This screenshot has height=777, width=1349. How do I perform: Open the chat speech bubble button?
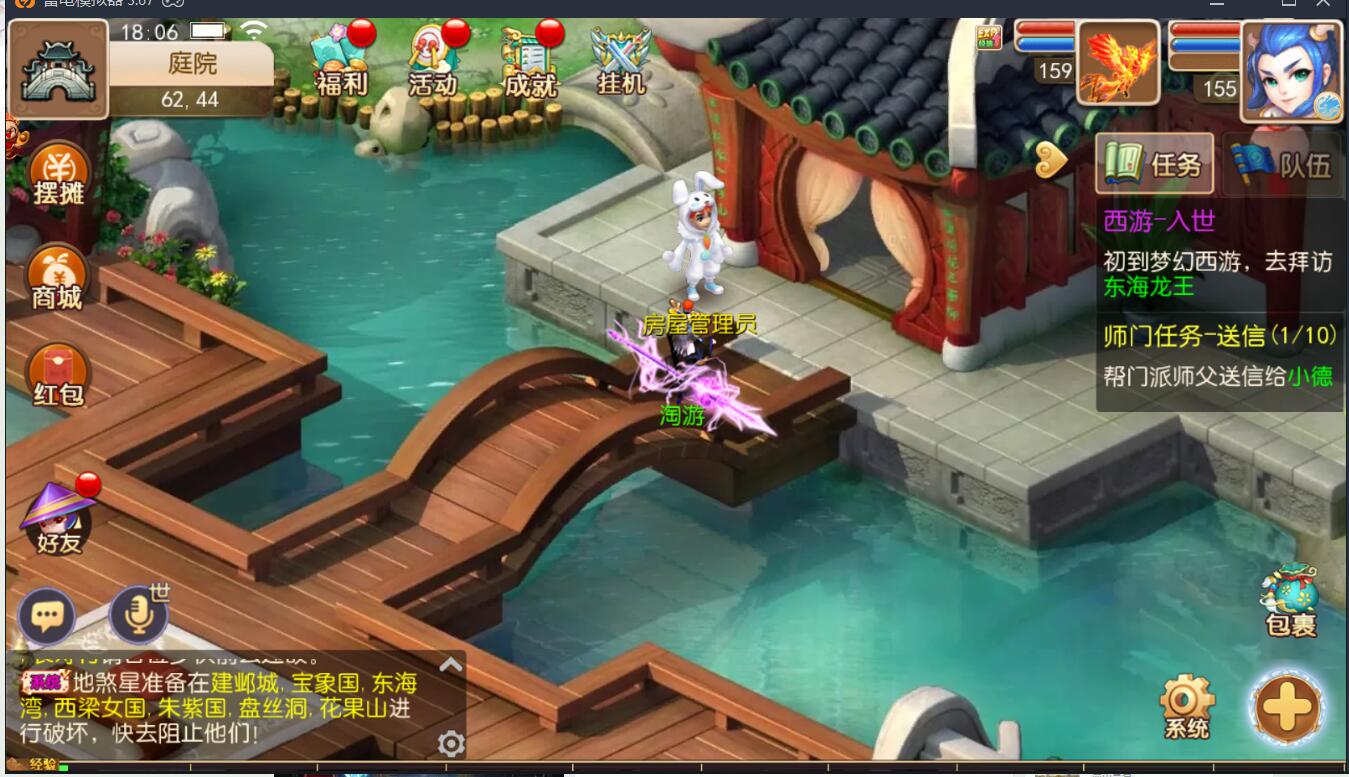tap(47, 616)
